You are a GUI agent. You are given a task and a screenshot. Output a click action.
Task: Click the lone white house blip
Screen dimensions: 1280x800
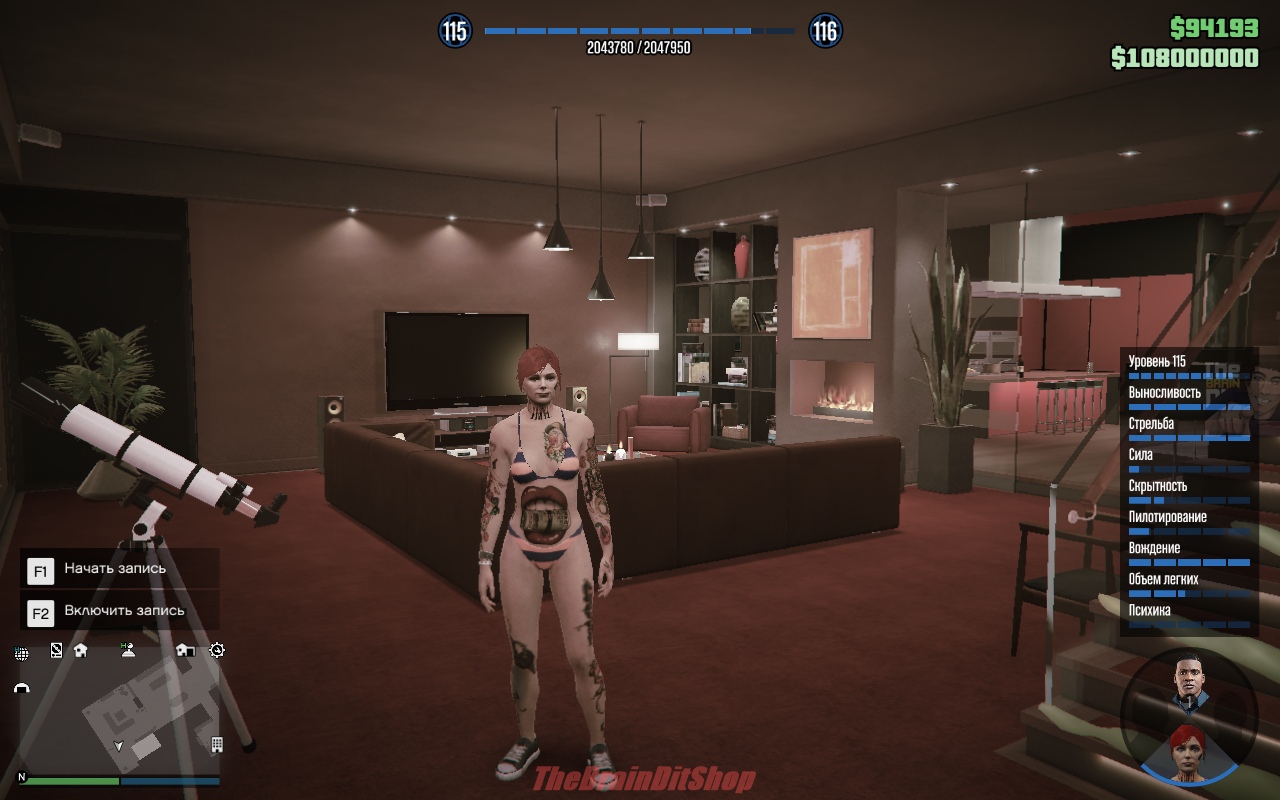click(80, 650)
